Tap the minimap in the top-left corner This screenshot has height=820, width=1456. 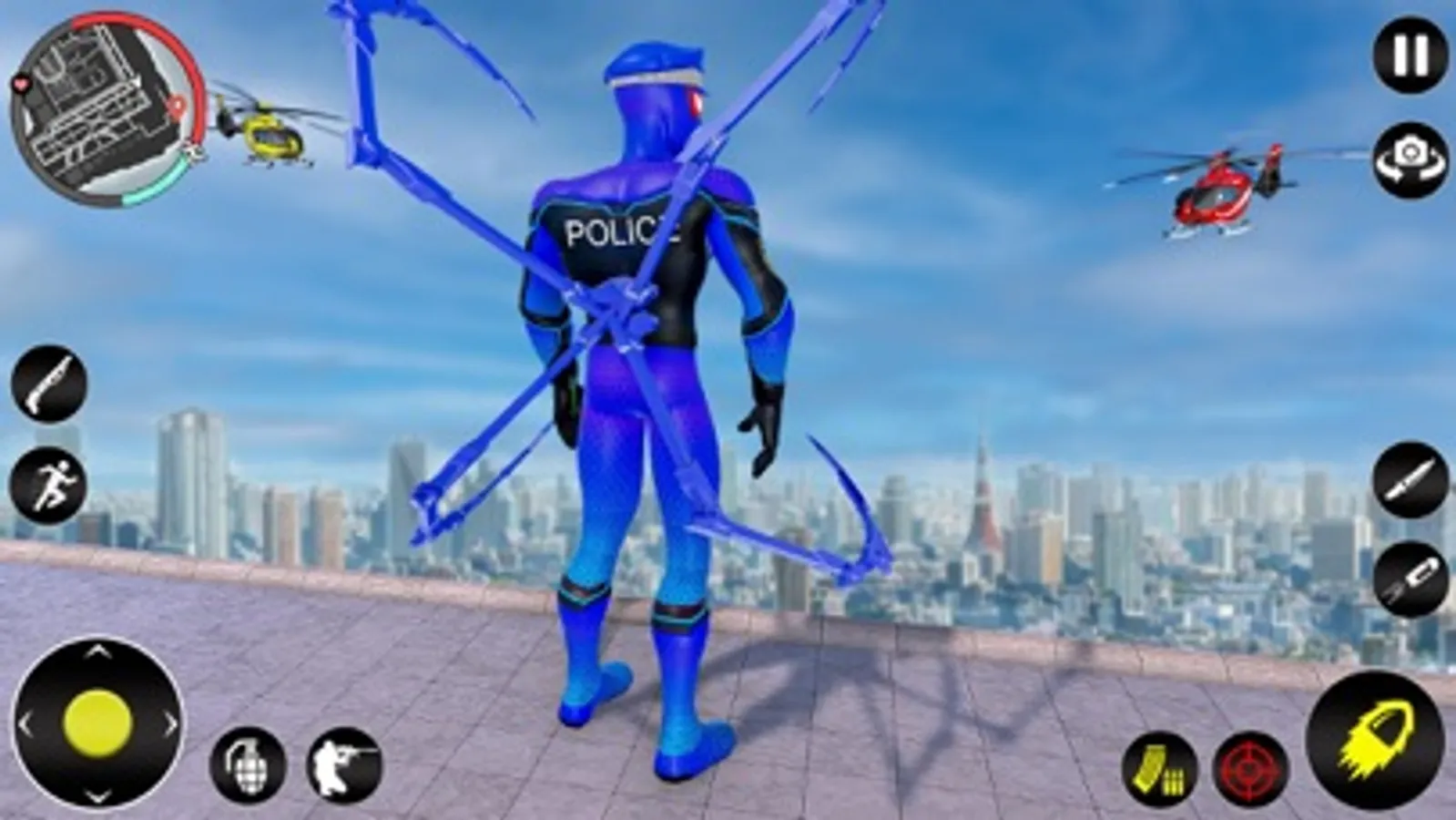click(107, 105)
